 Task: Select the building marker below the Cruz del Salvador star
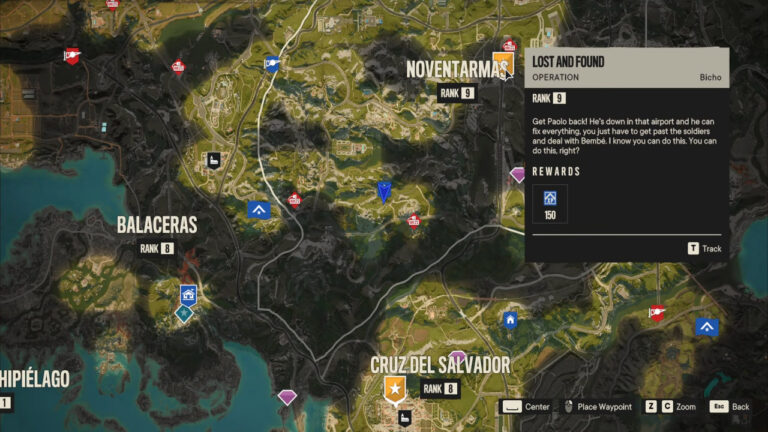405,417
